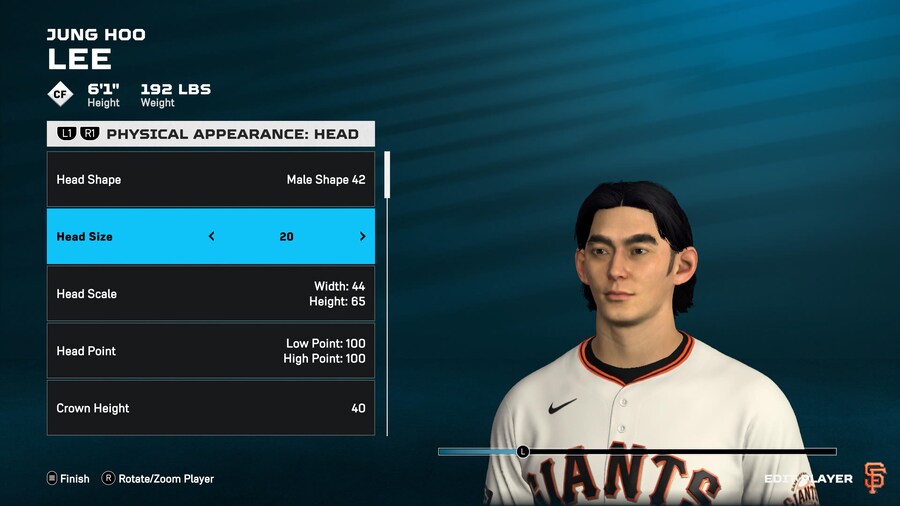Select the Head Shape row
Viewport: 900px width, 506px height.
(210, 180)
